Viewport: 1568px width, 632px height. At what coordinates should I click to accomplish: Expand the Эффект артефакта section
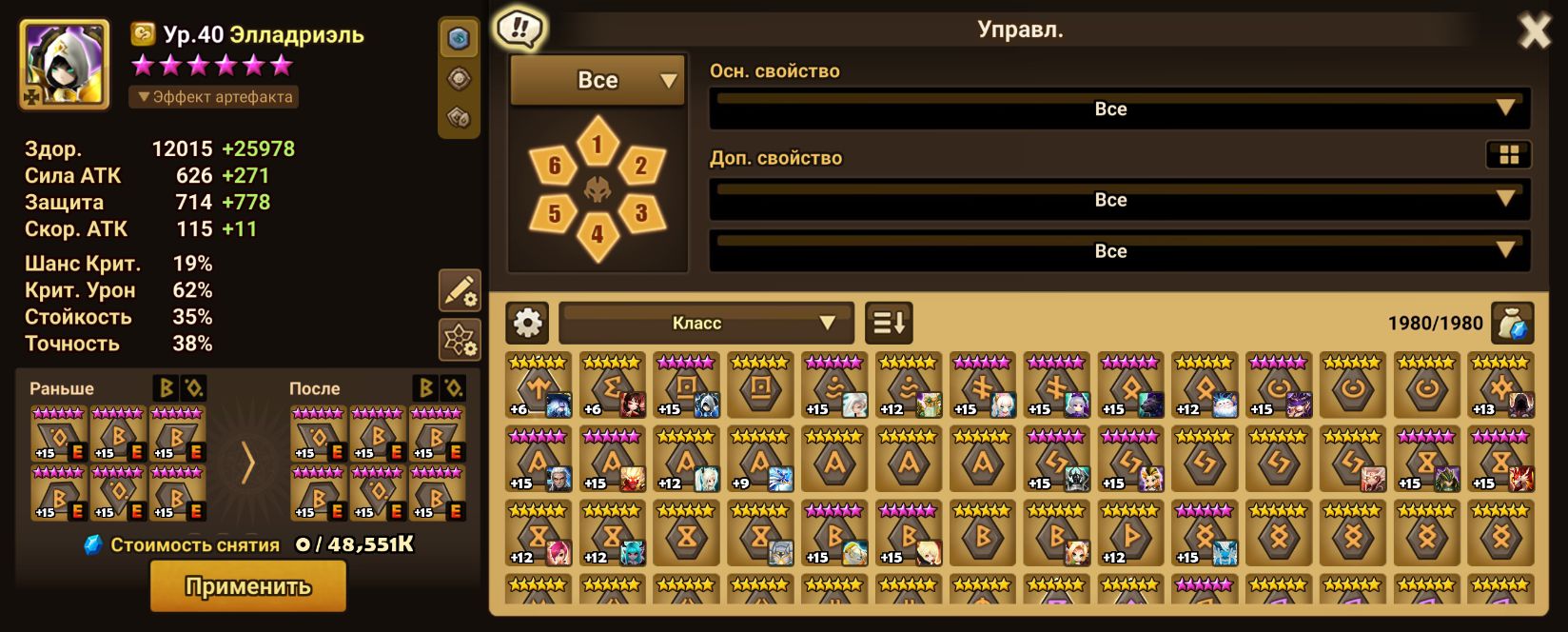(x=215, y=97)
